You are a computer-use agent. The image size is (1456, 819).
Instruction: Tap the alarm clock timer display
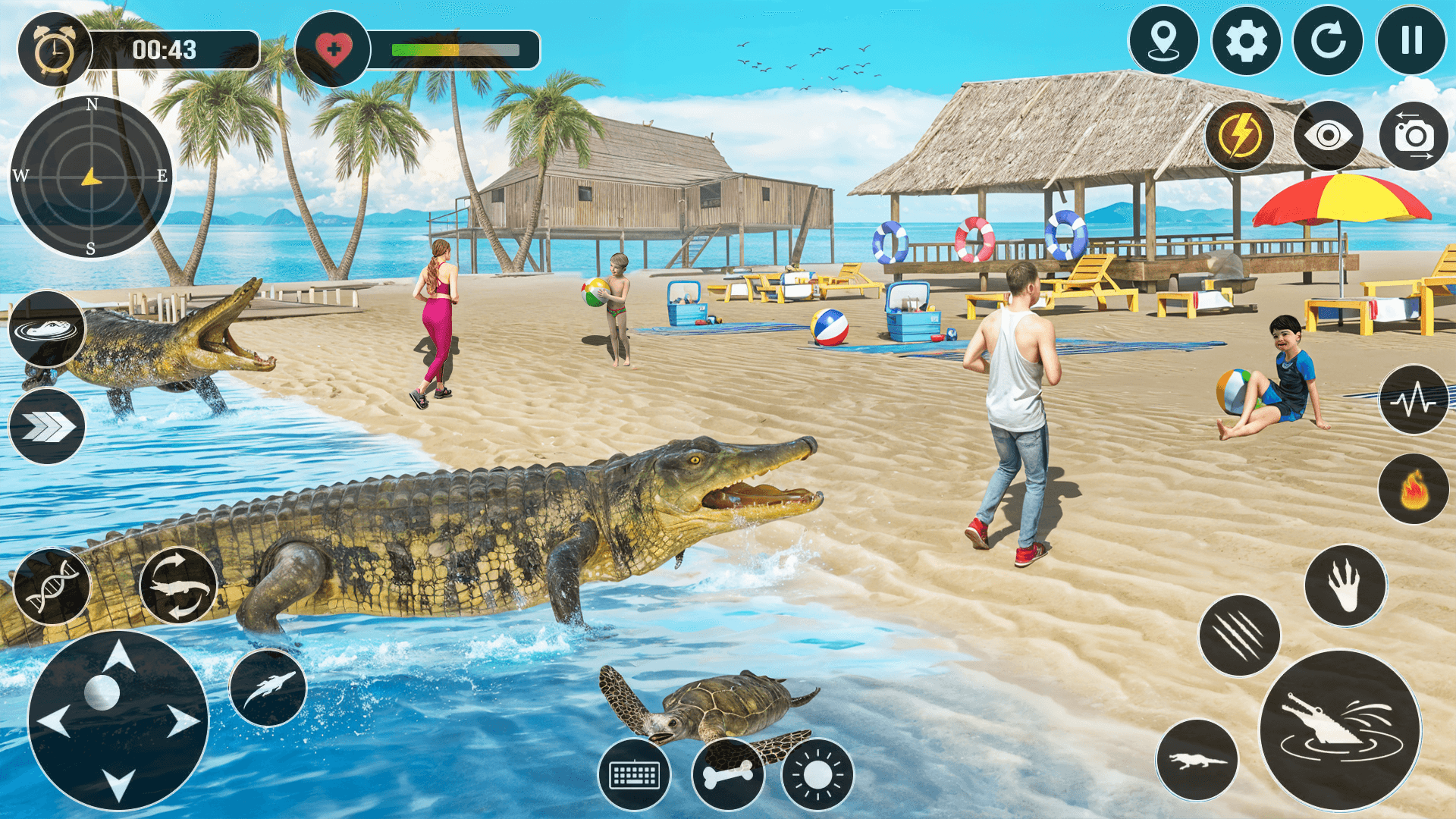click(x=52, y=47)
